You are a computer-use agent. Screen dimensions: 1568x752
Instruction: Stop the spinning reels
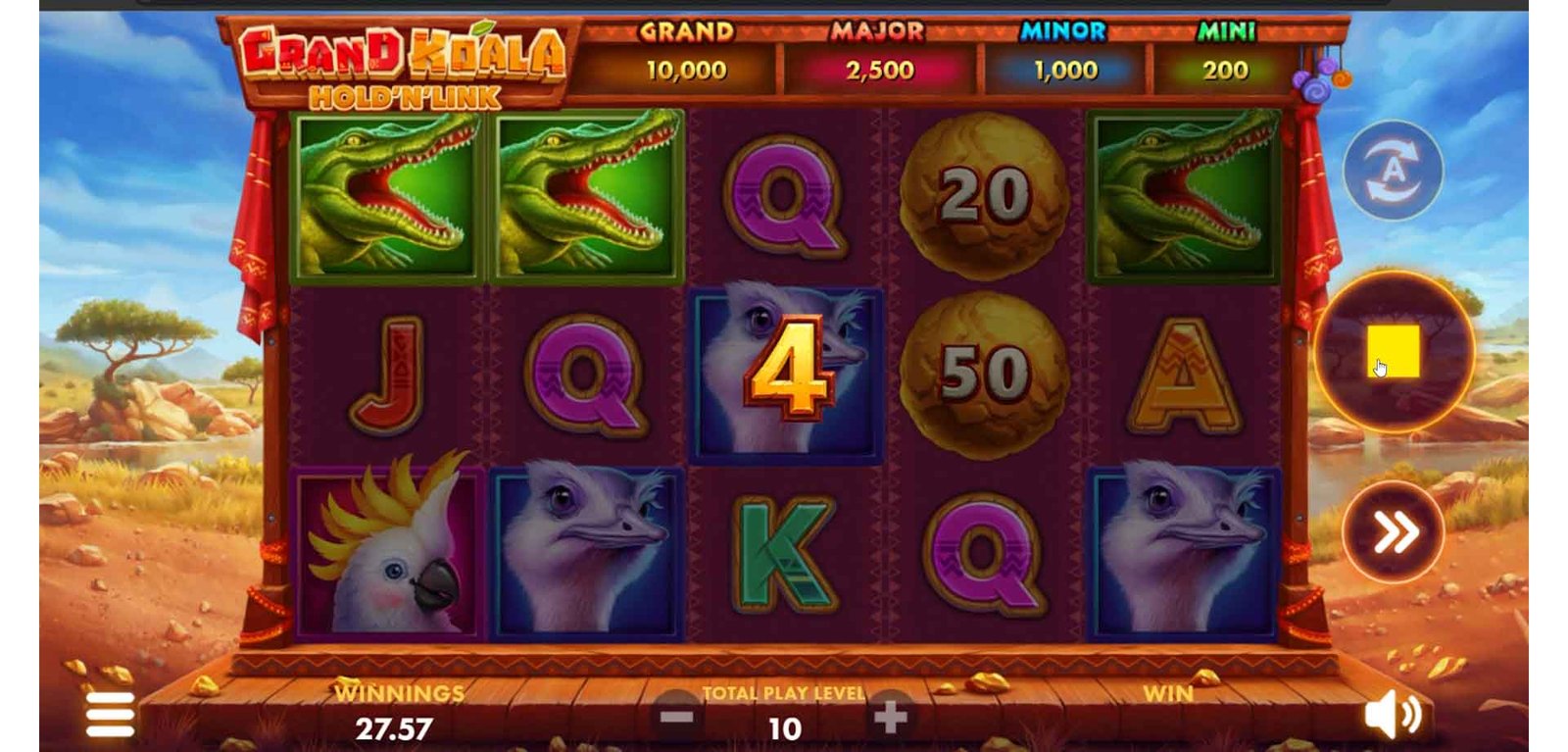pos(1393,352)
